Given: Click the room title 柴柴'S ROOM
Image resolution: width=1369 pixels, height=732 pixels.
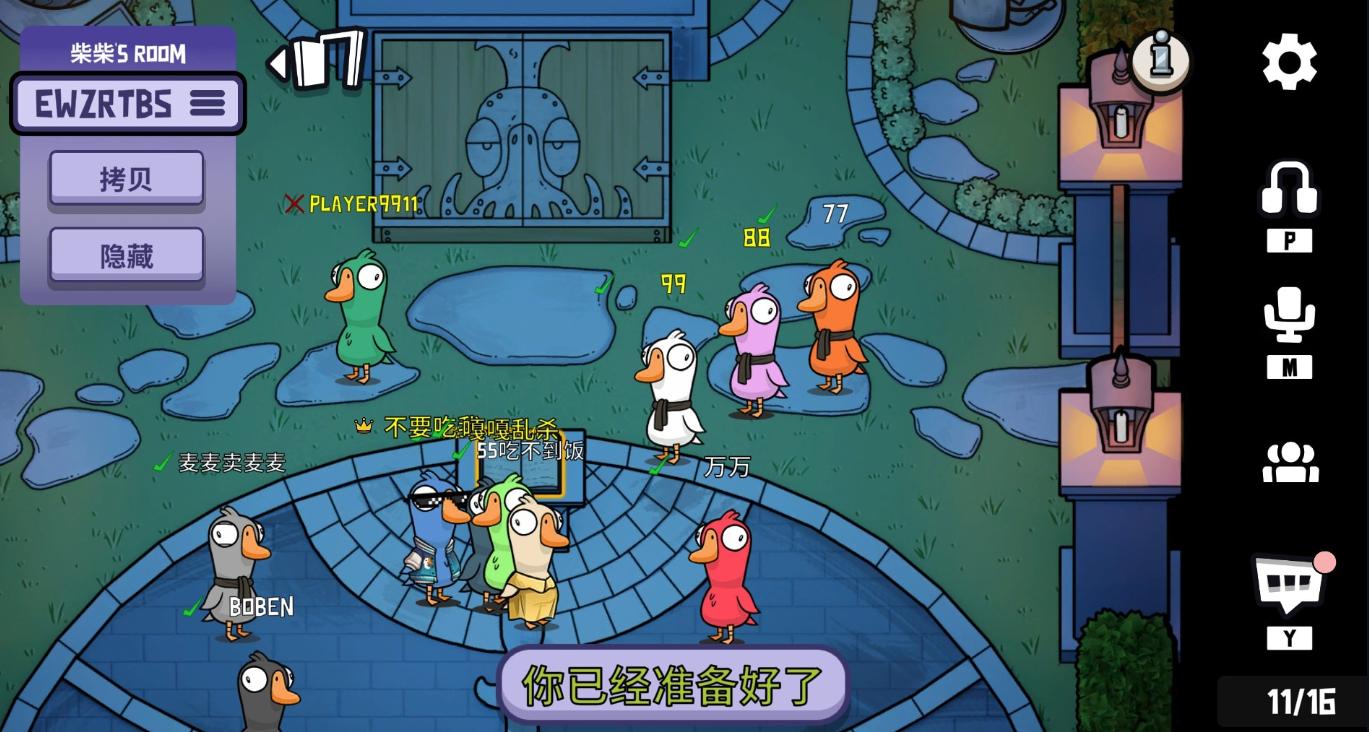Looking at the screenshot, I should coord(127,54).
